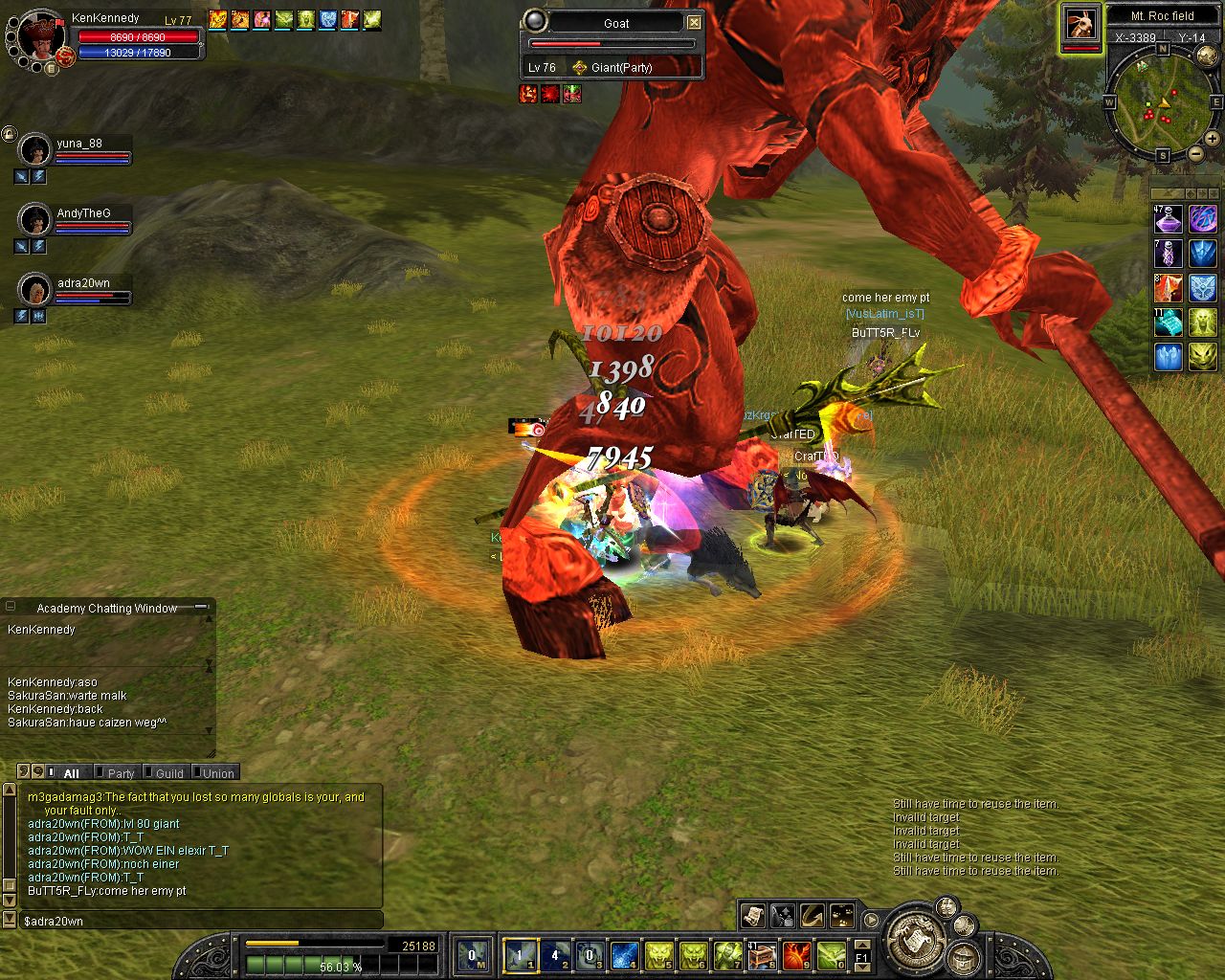Switch hotbar page with the up arrow
Viewport: 1225px width, 980px height.
click(x=861, y=944)
